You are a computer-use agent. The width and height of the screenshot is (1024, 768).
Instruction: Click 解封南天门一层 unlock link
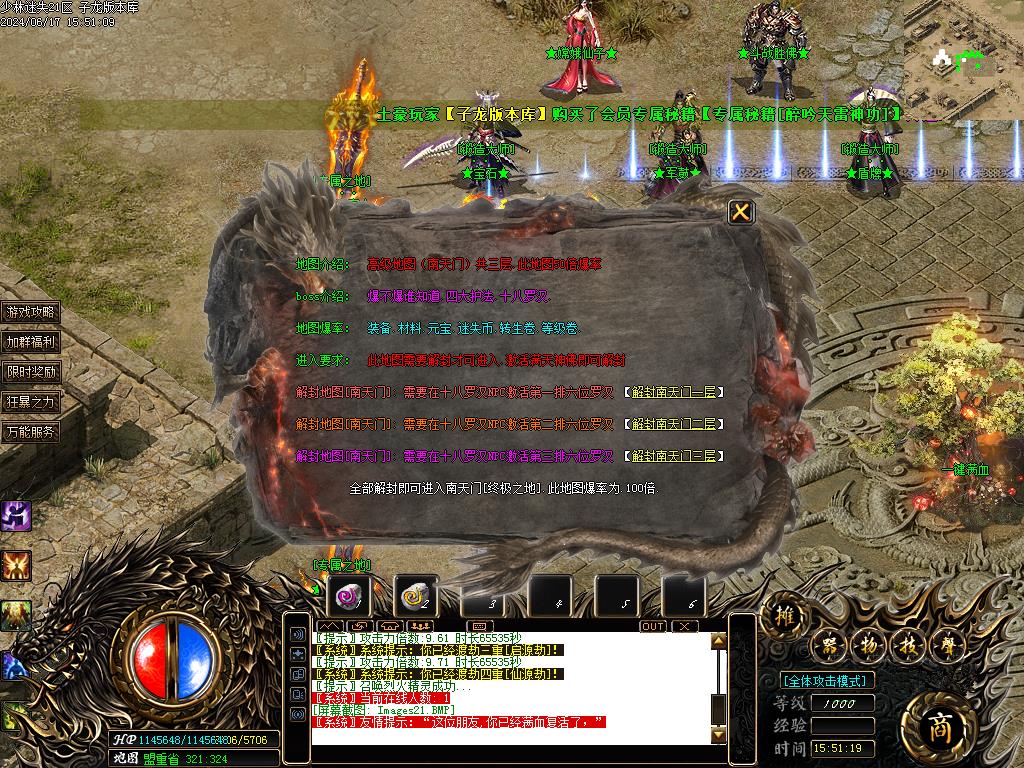click(x=674, y=393)
